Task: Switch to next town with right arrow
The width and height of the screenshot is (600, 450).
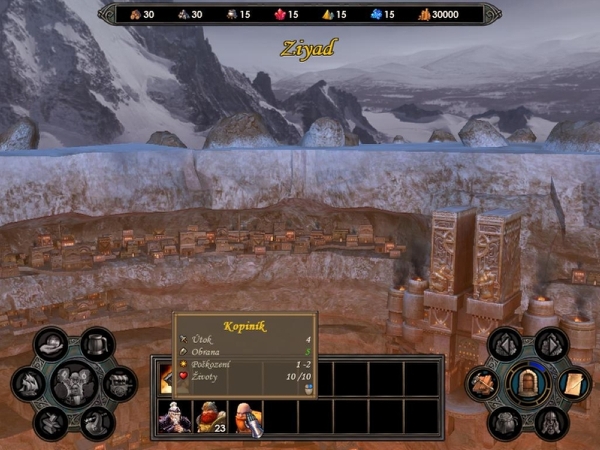Action: coord(550,345)
